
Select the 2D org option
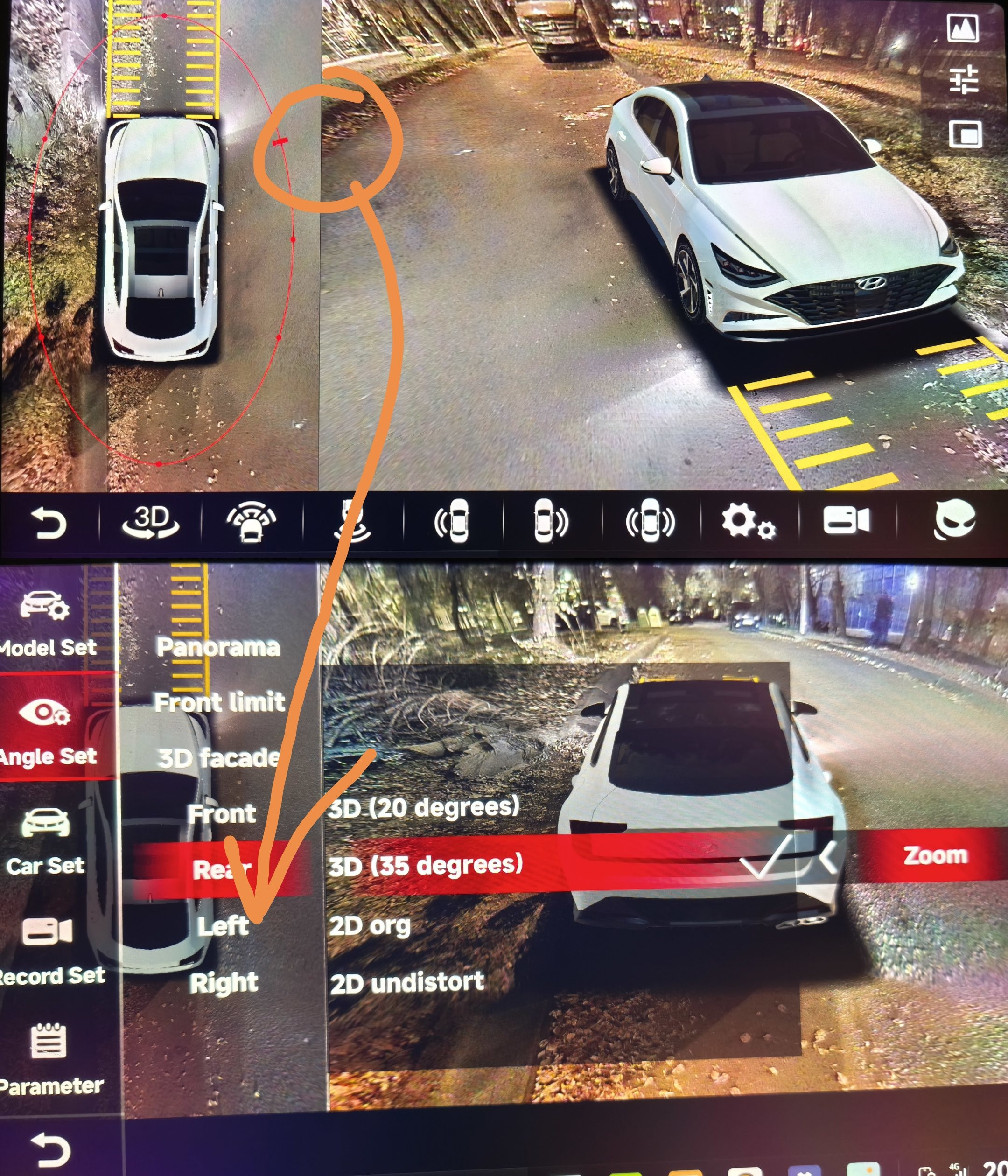coord(370,926)
